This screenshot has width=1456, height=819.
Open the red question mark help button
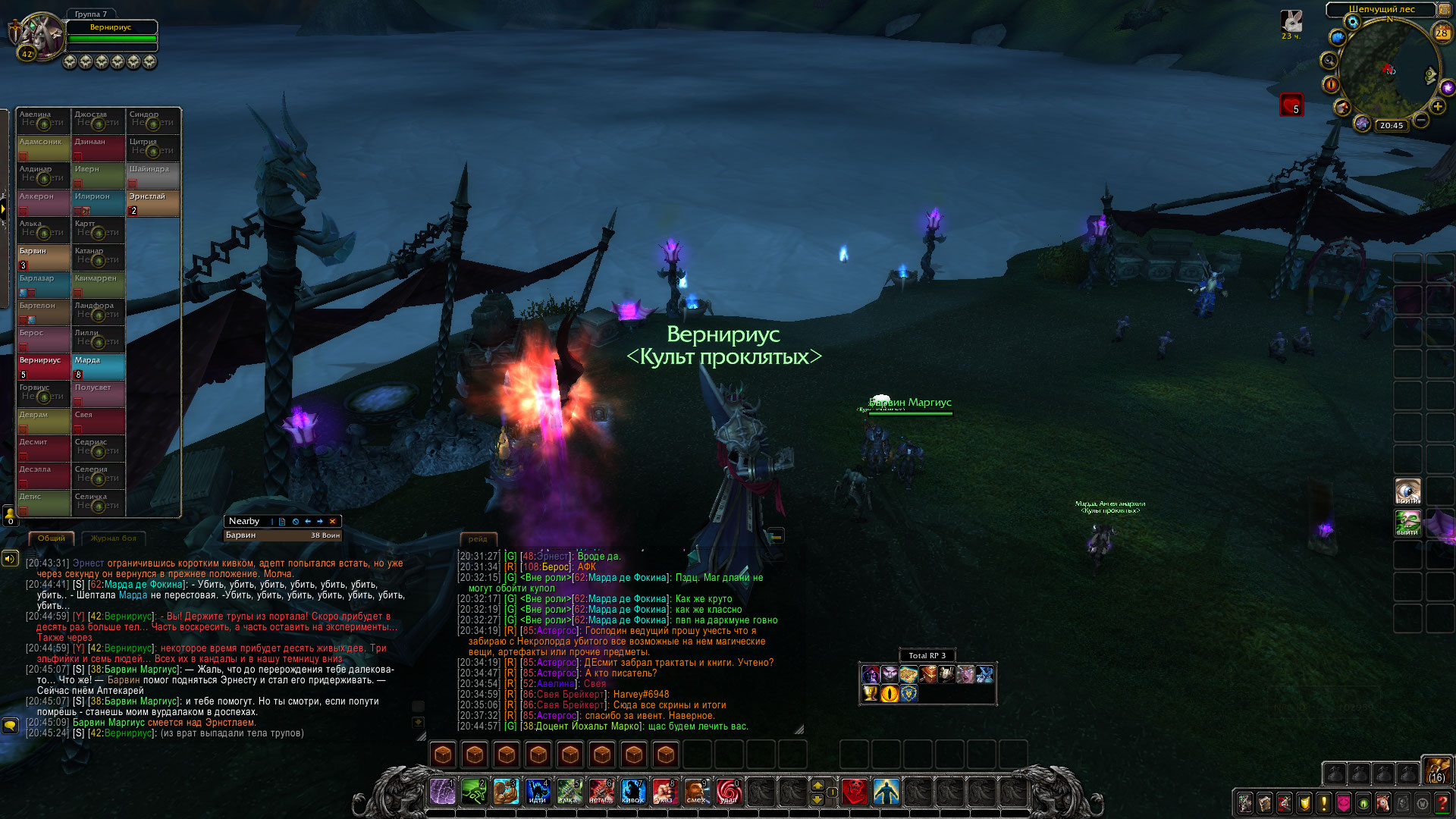tap(1443, 803)
